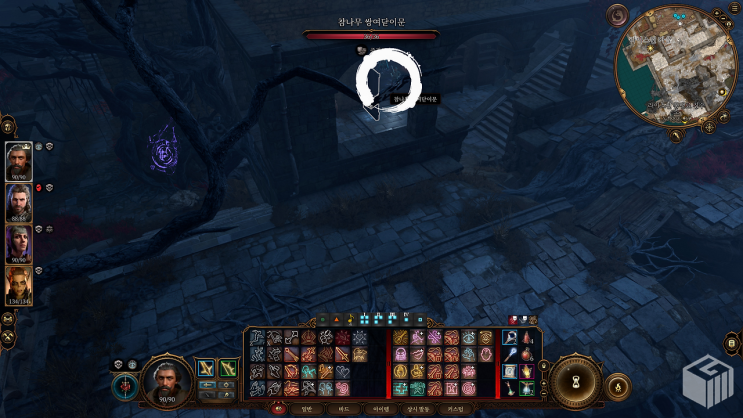Select the grey-haired character portrait with 88 HP
This screenshot has width=743, height=418.
click(x=19, y=200)
